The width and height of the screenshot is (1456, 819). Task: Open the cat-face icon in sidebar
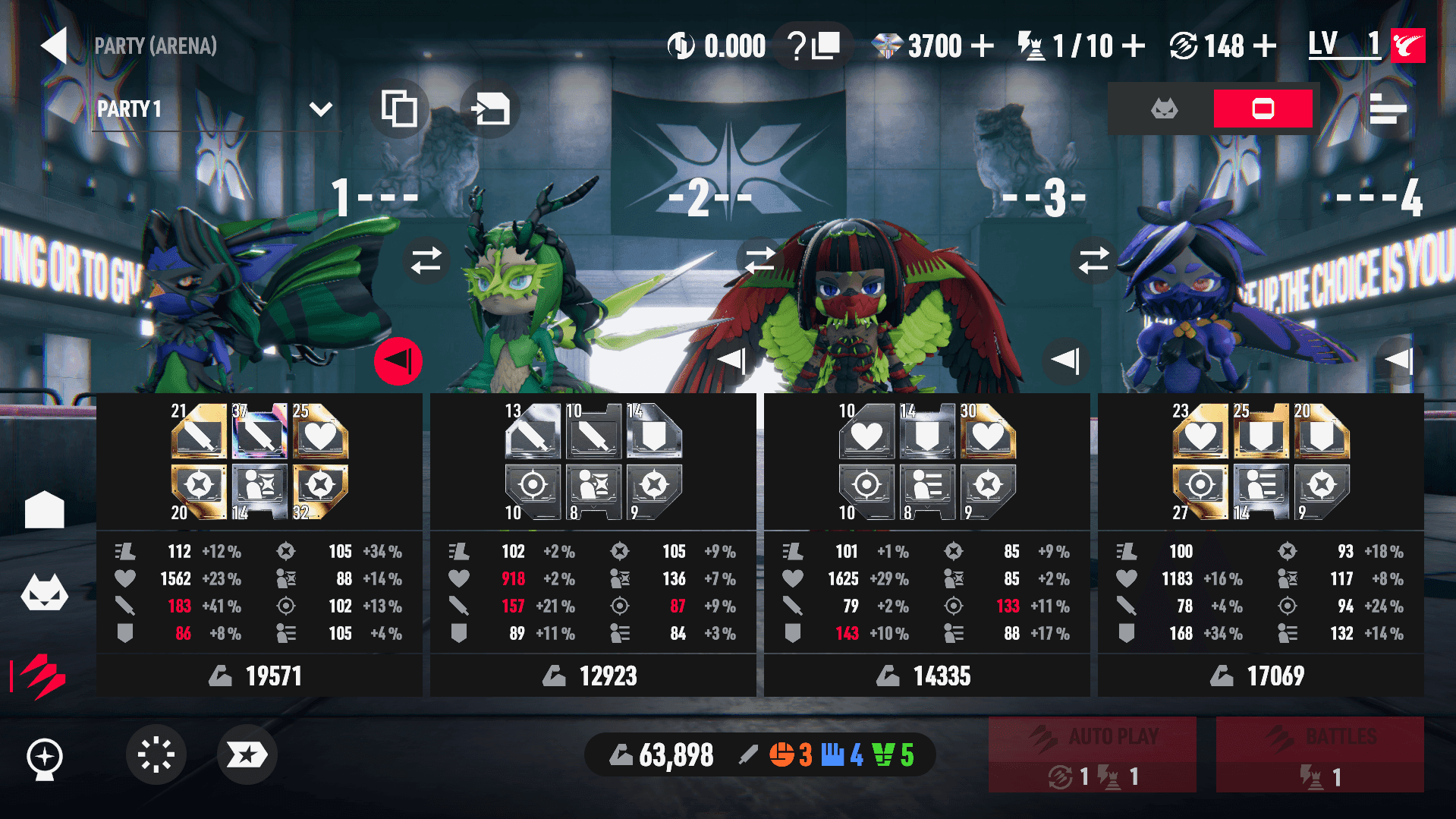click(45, 593)
